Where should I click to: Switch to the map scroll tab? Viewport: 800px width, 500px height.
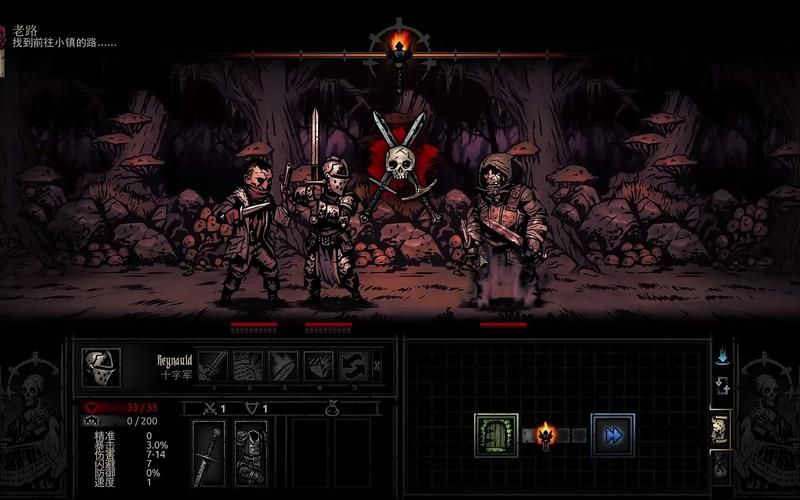coord(720,428)
